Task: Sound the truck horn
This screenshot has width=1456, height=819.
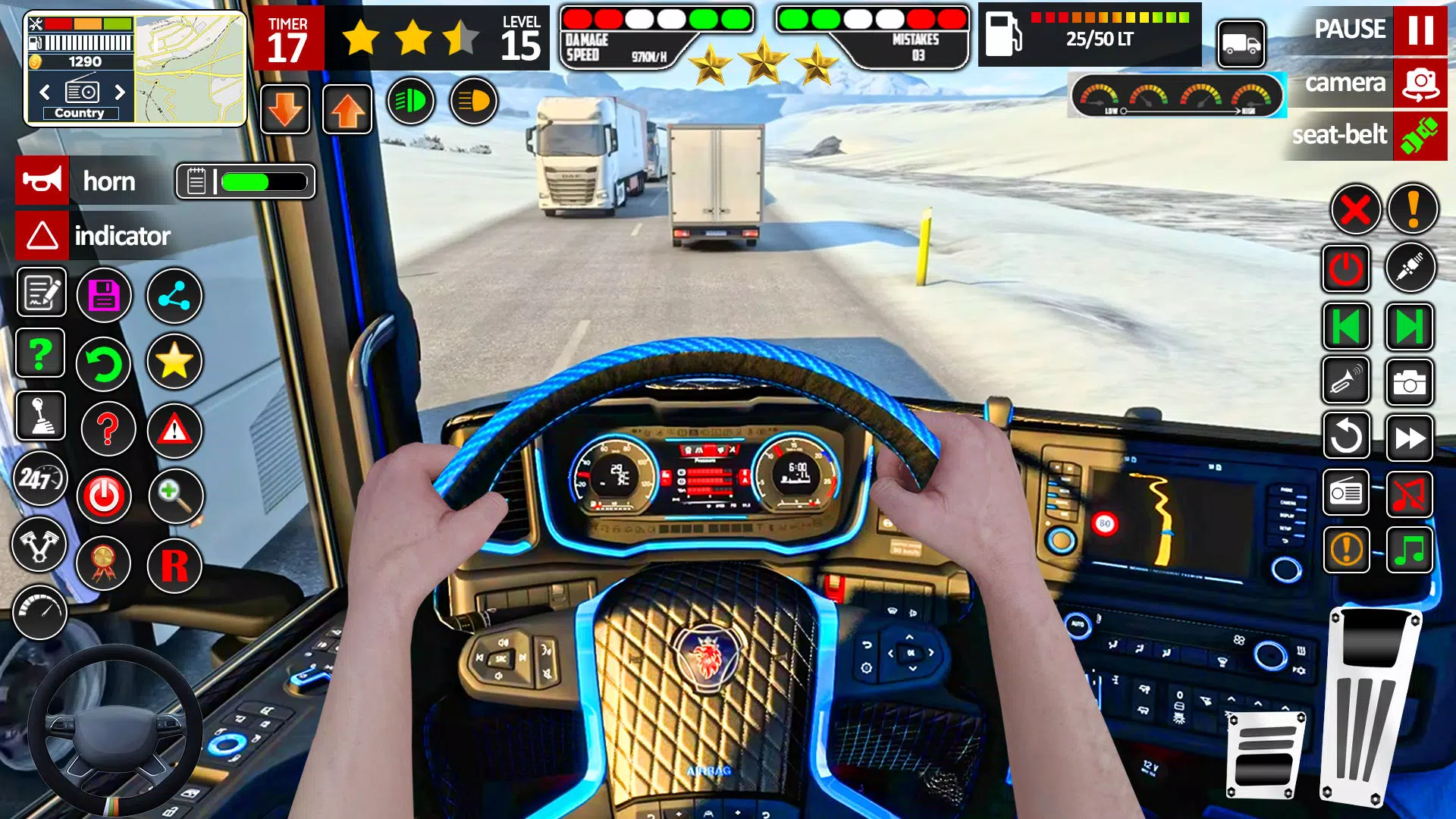Action: tap(42, 180)
